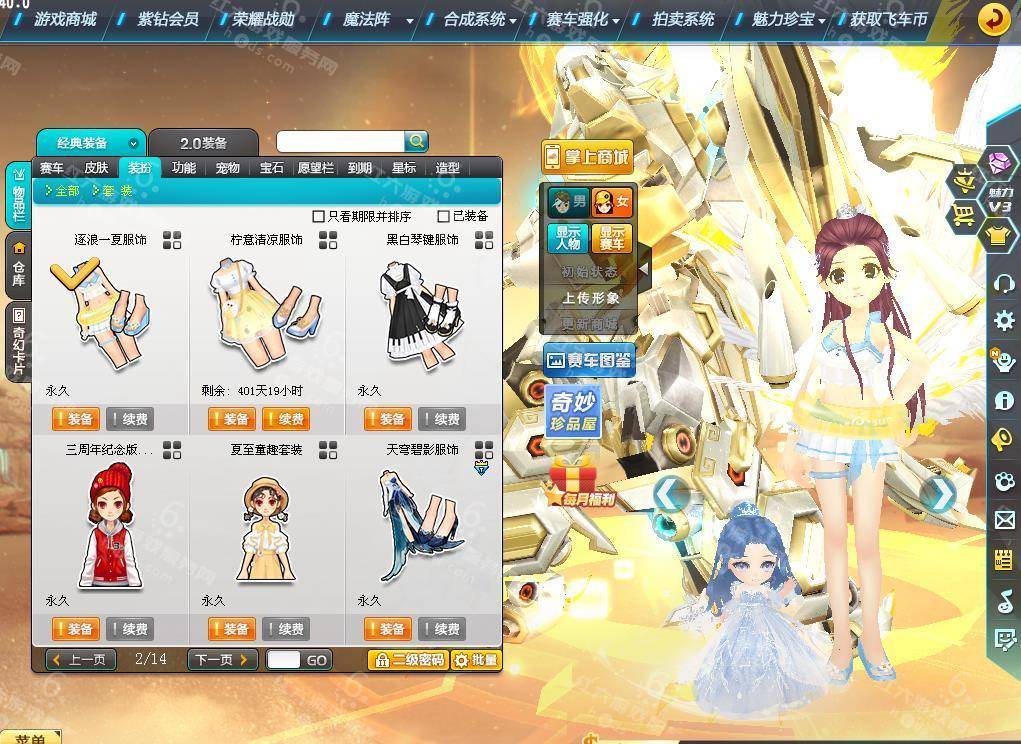The width and height of the screenshot is (1021, 744).
Task: Switch to the 2.0装备 tab
Action: 203,143
